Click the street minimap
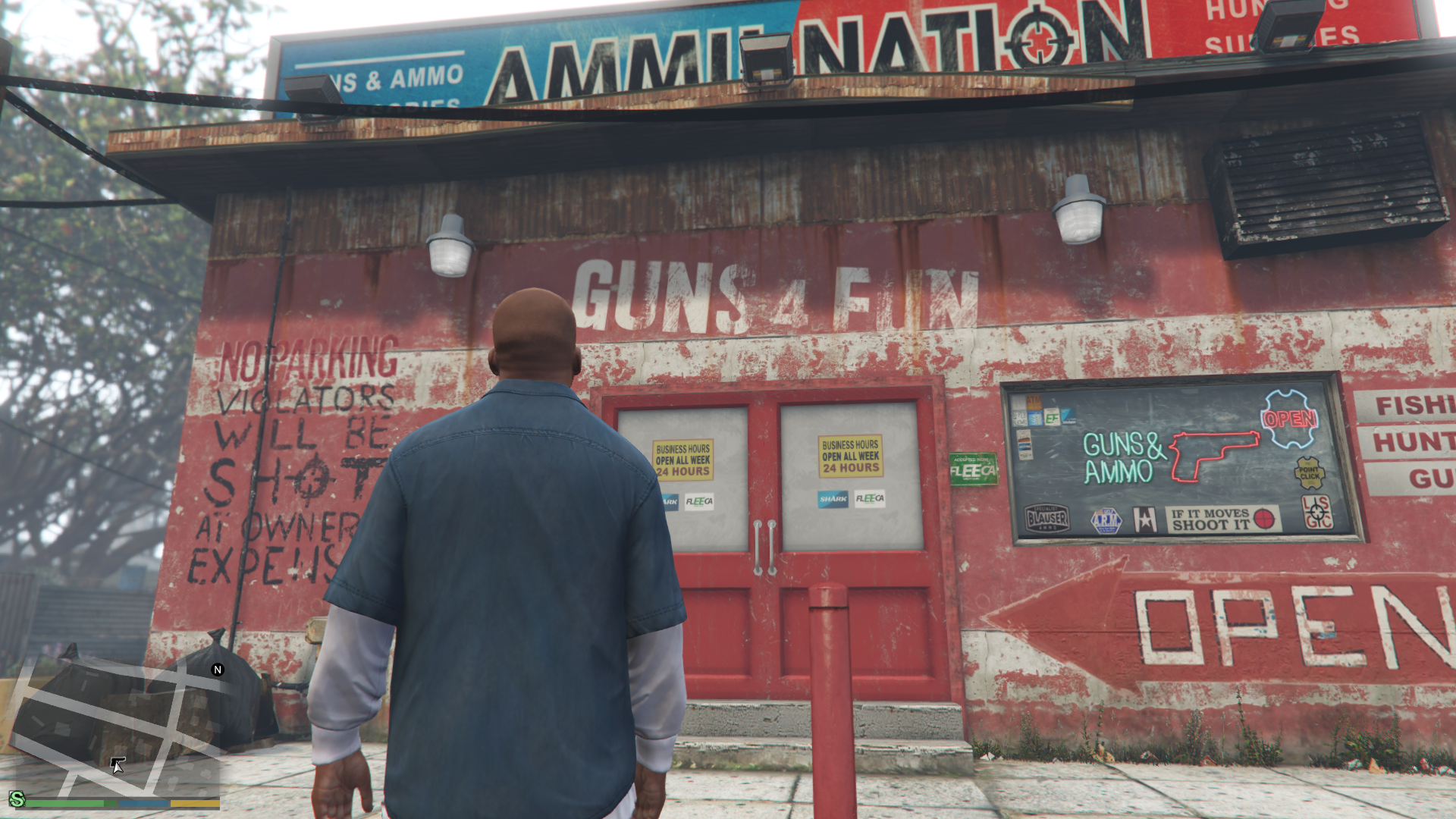Viewport: 1456px width, 819px height. [114, 728]
